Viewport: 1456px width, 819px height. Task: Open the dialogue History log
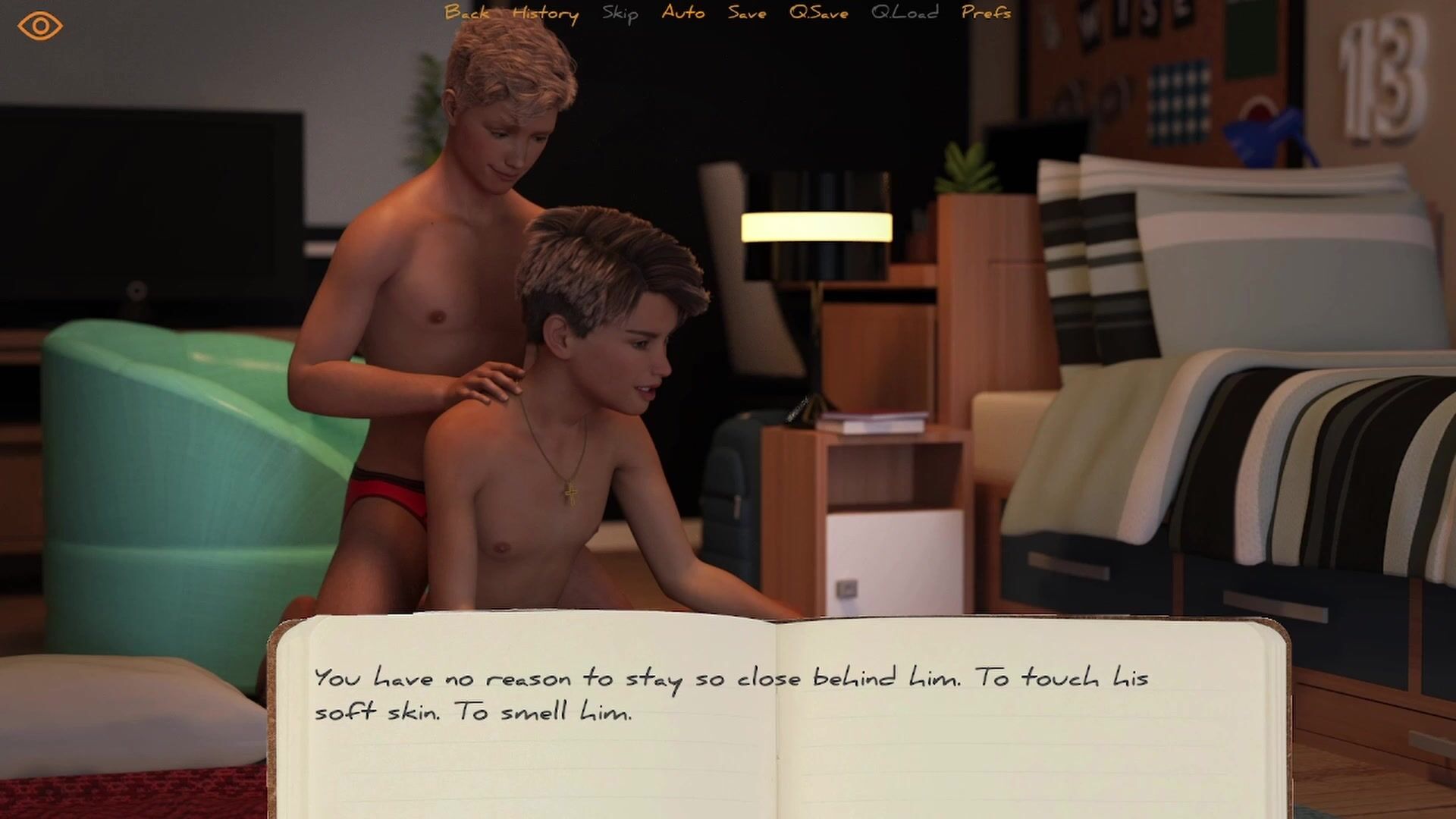tap(545, 14)
